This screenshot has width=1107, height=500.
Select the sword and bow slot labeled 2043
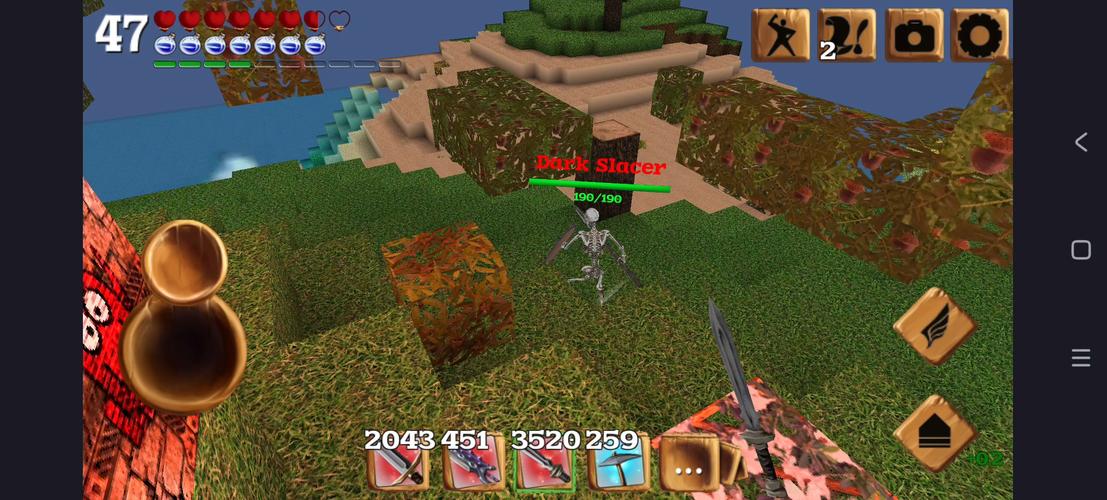tap(398, 466)
